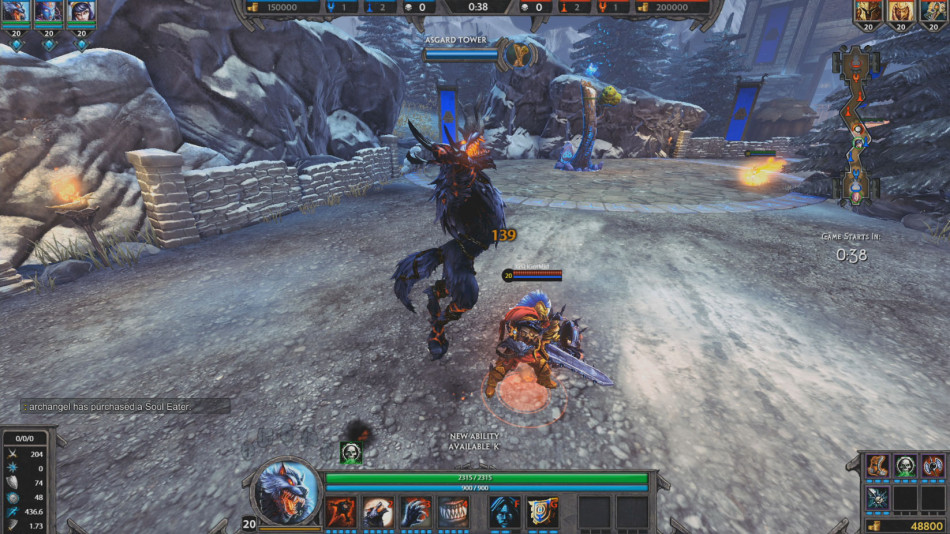This screenshot has height=534, width=950.
Task: Open the vertical lane minimap
Action: pyautogui.click(x=858, y=127)
